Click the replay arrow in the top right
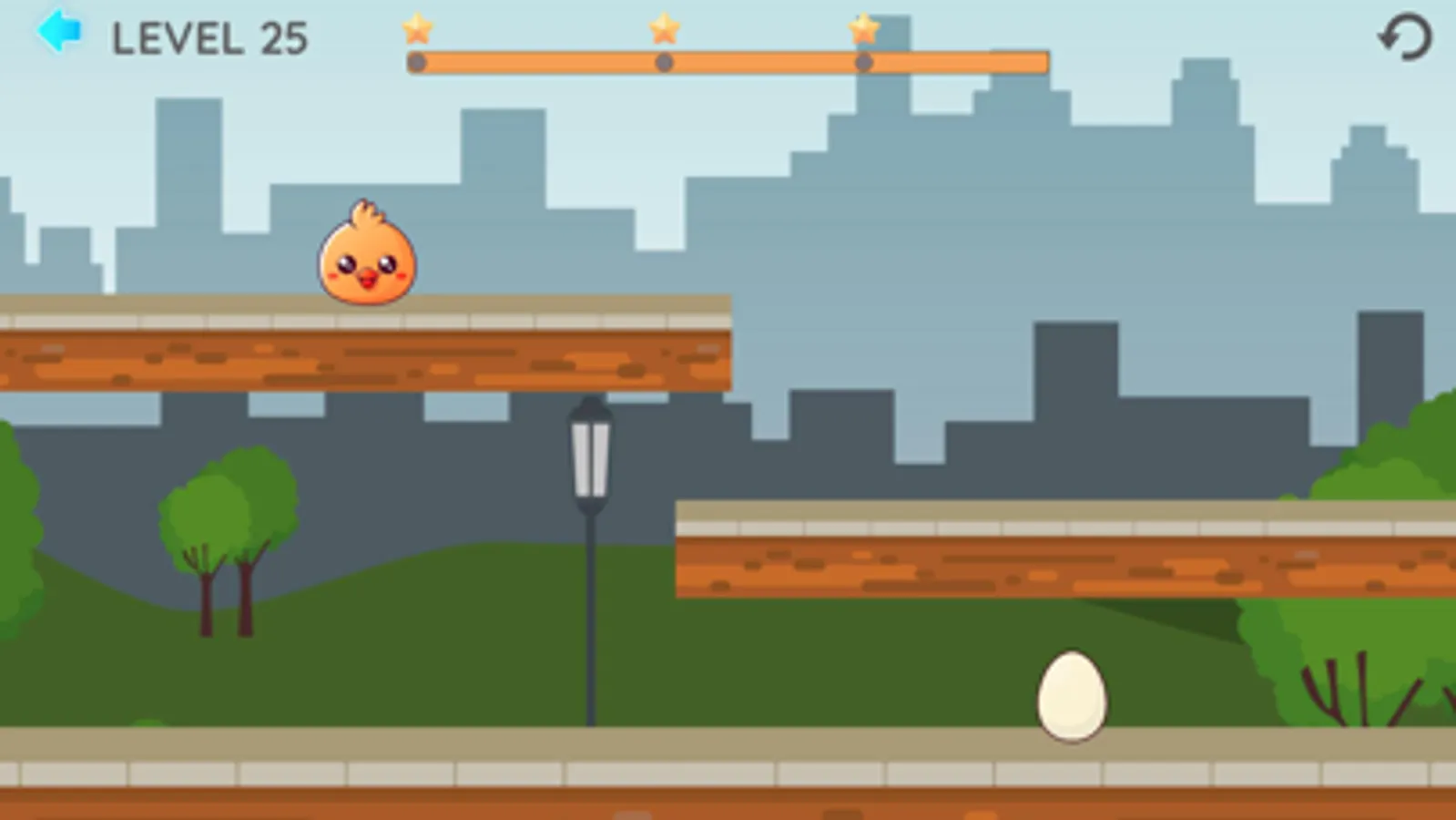The height and width of the screenshot is (820, 1456). (1403, 37)
